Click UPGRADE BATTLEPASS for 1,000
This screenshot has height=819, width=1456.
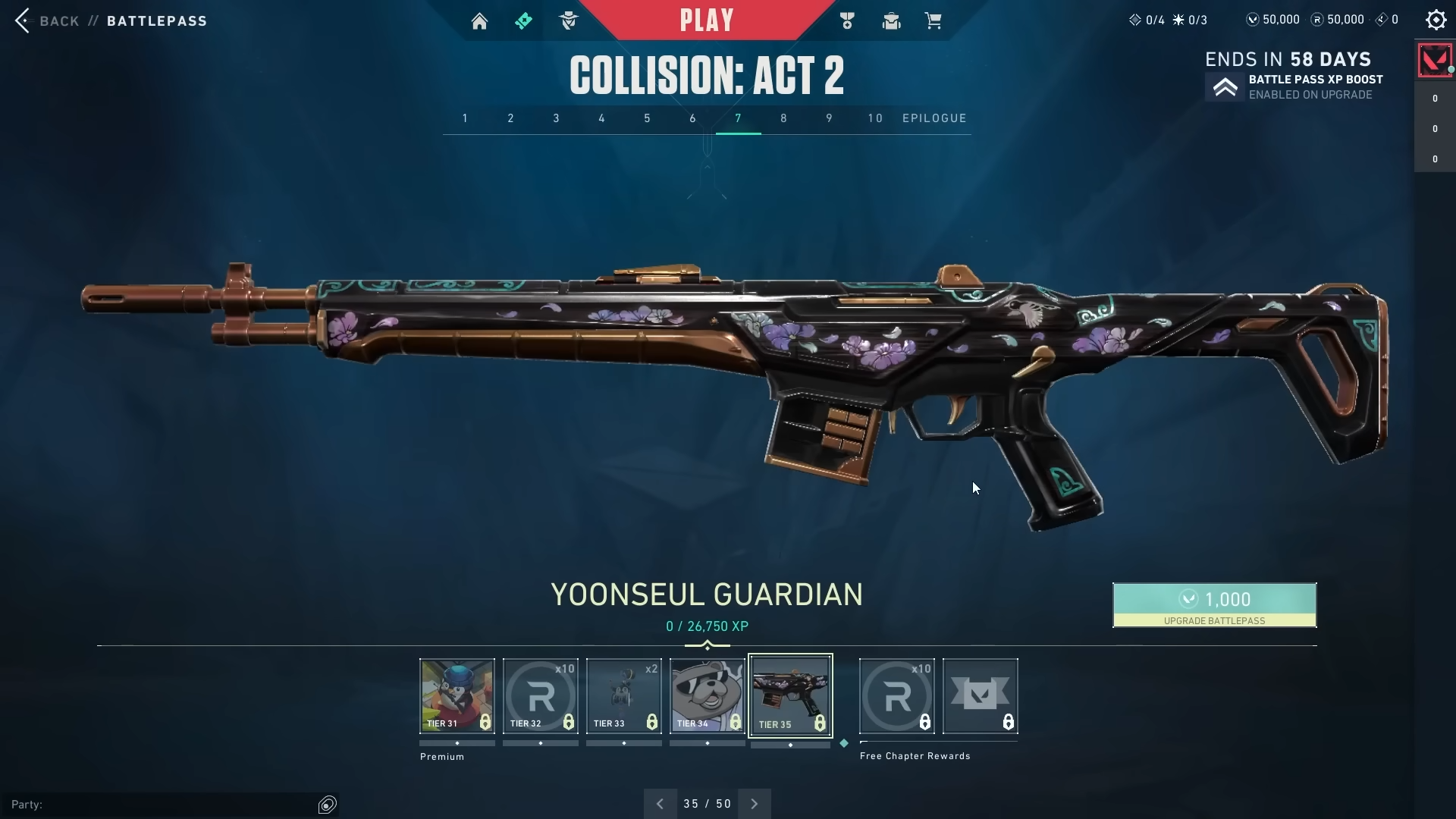coord(1213,605)
